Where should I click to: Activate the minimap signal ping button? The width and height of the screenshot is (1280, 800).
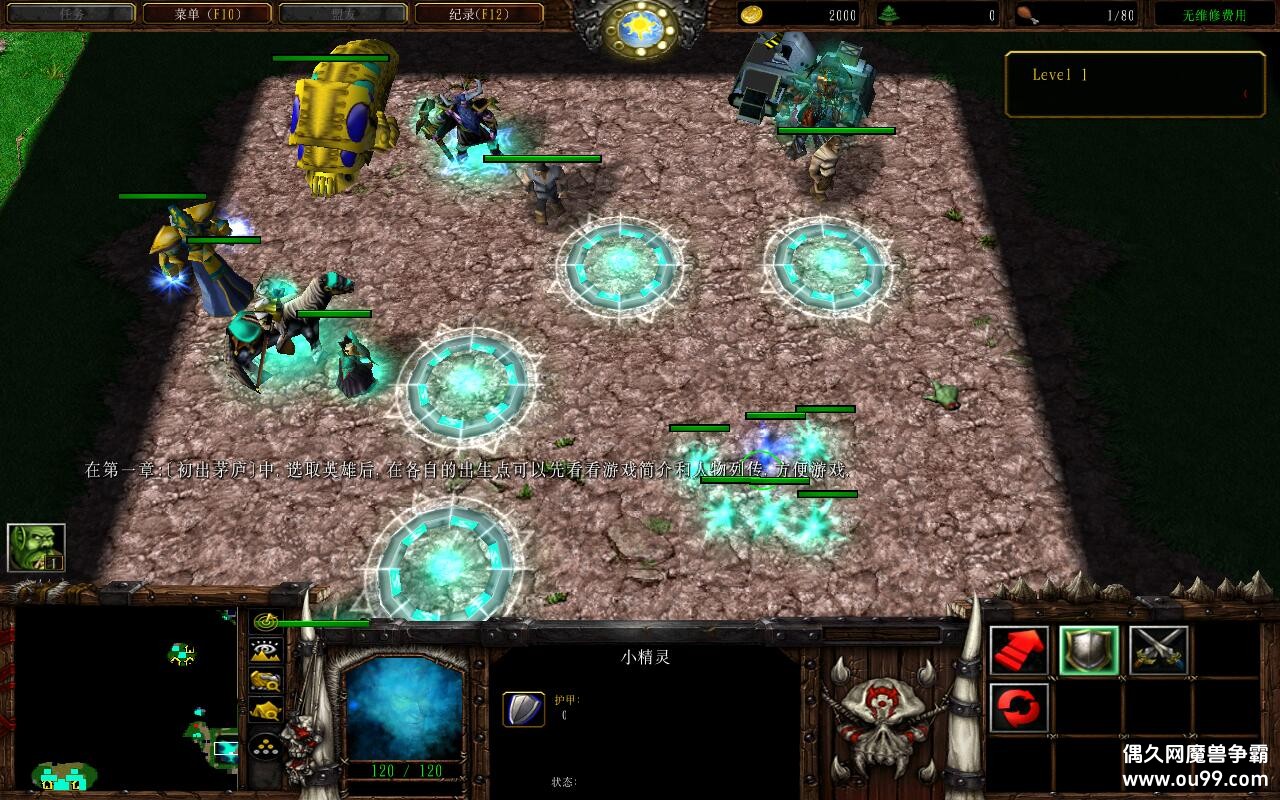pyautogui.click(x=265, y=622)
